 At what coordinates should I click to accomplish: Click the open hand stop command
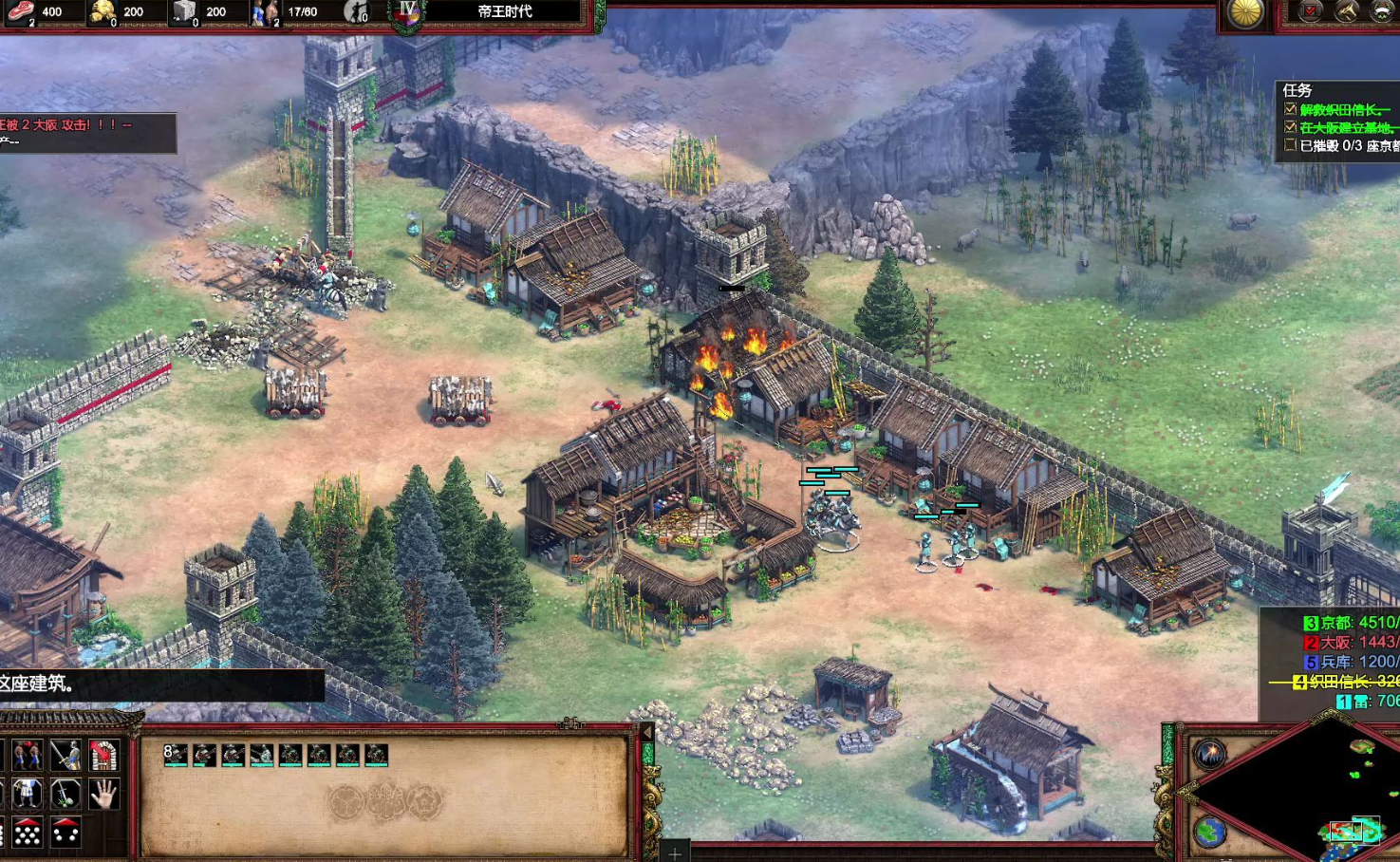[103, 794]
